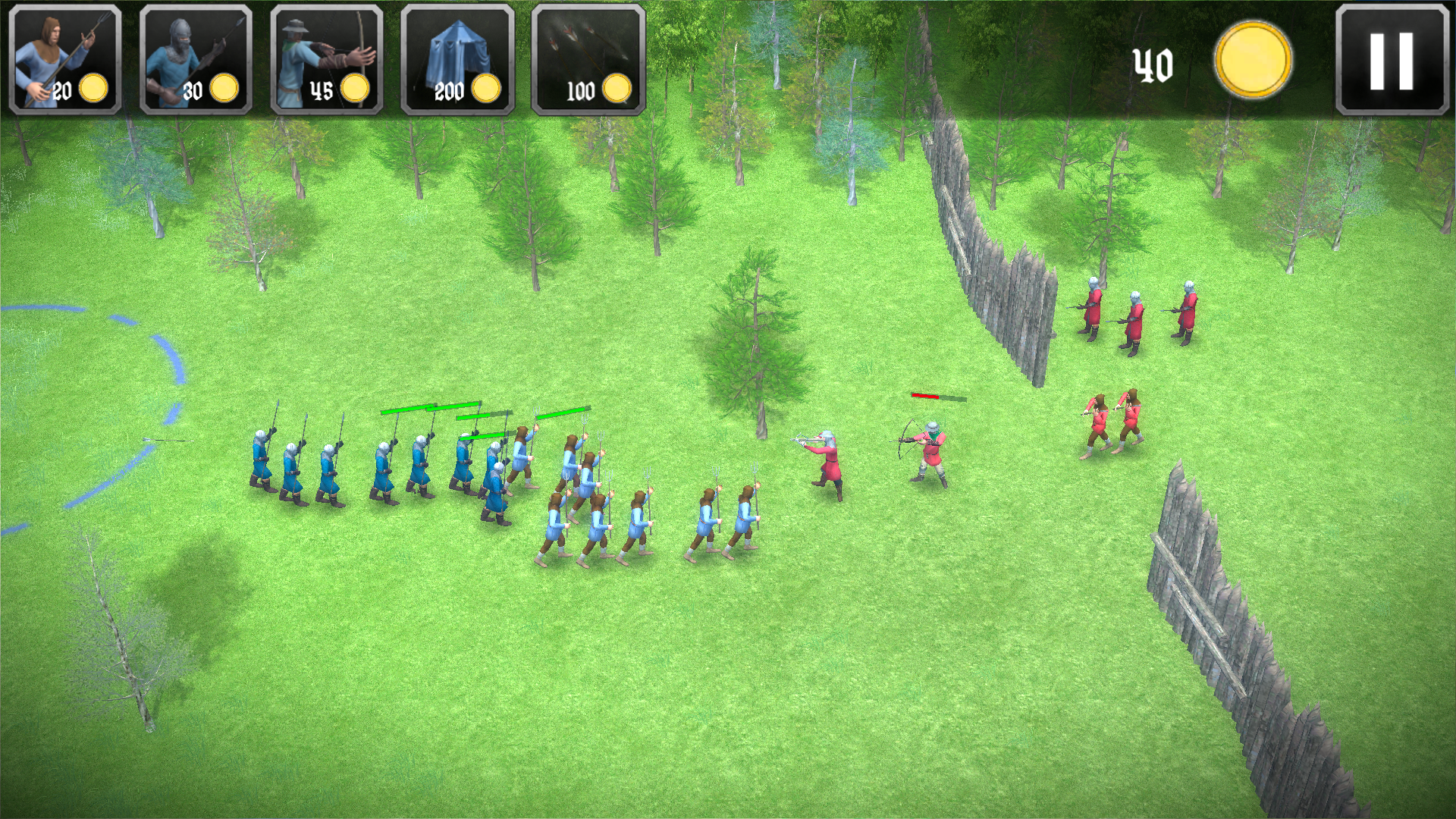Buy the 30-gold helmeted soldier unit
The height and width of the screenshot is (819, 1456).
(x=196, y=60)
